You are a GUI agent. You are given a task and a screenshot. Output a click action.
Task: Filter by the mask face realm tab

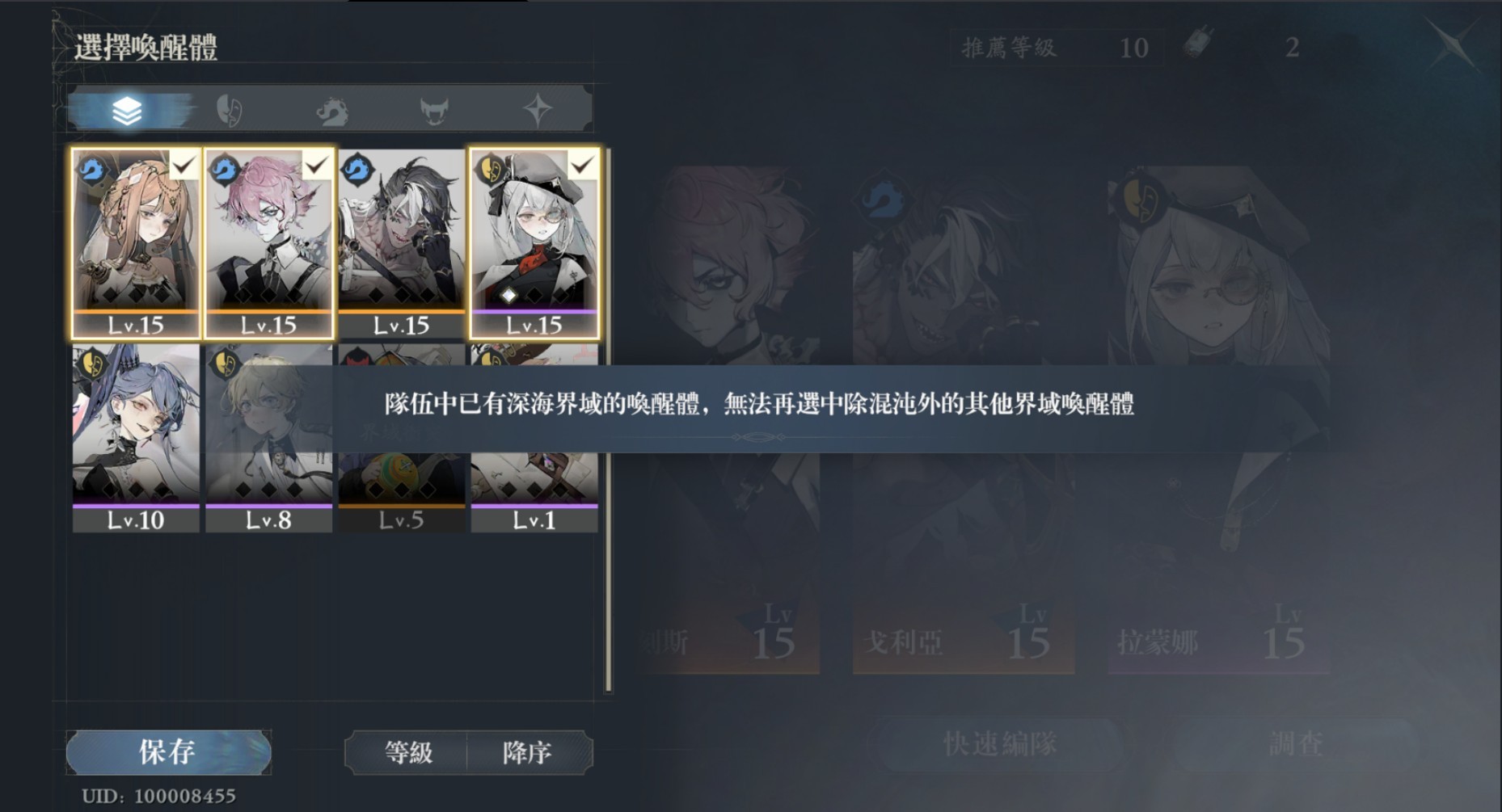pyautogui.click(x=230, y=110)
